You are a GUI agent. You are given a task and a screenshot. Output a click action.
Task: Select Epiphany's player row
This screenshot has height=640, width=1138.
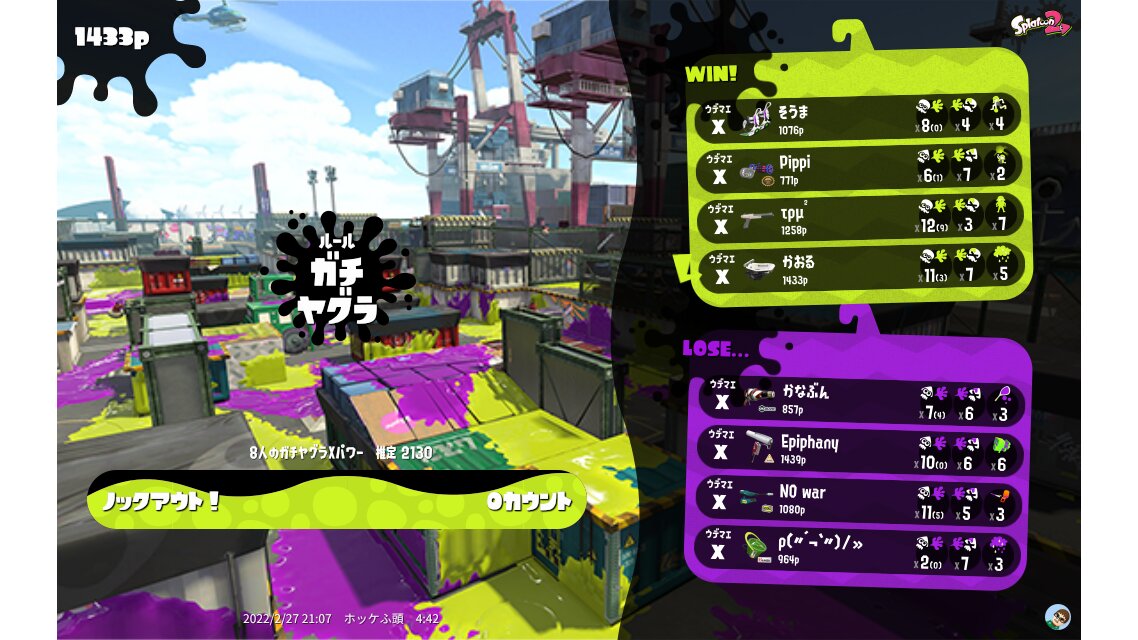[x=860, y=449]
